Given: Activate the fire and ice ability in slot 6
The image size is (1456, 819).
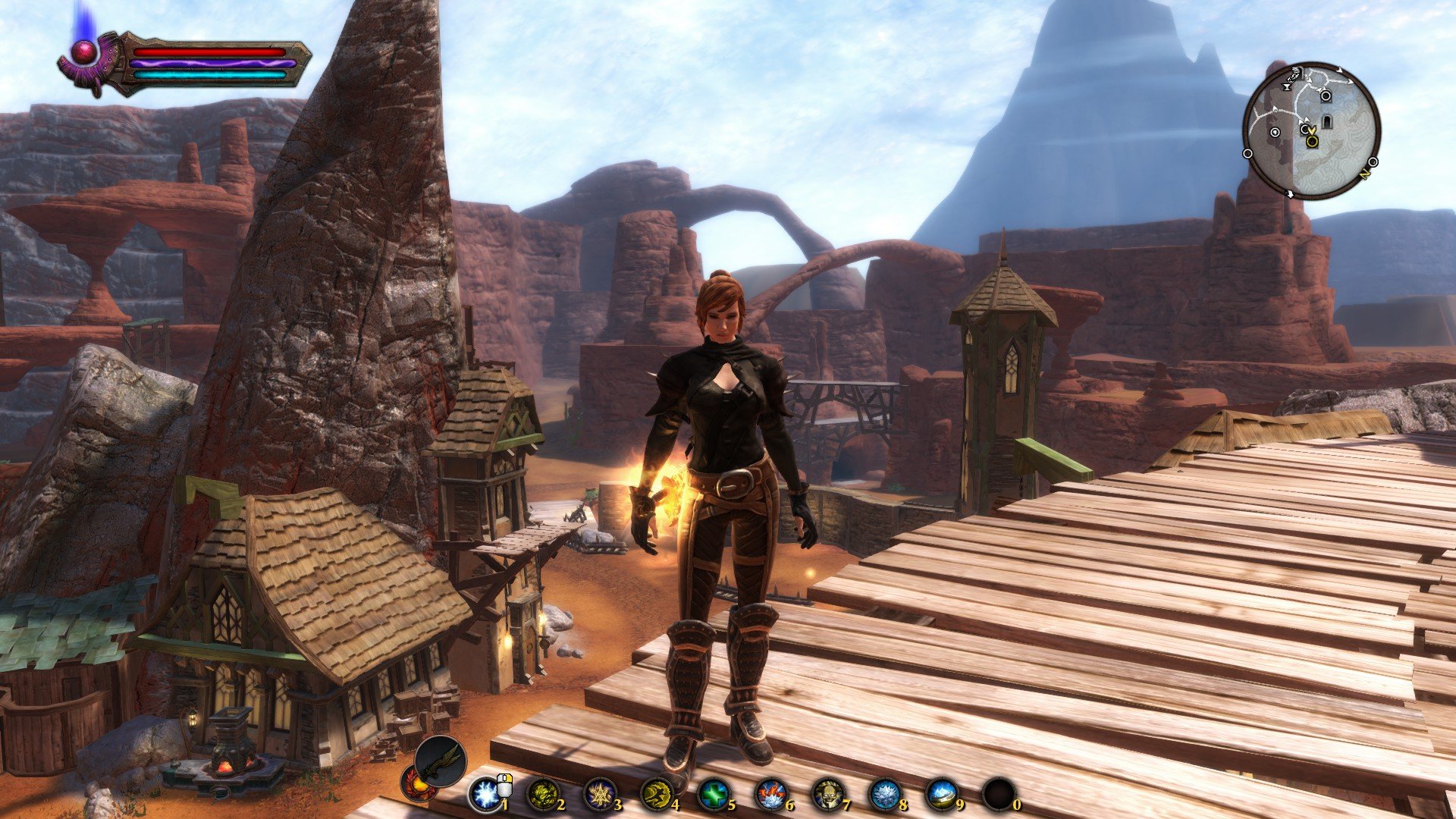Looking at the screenshot, I should tap(770, 795).
